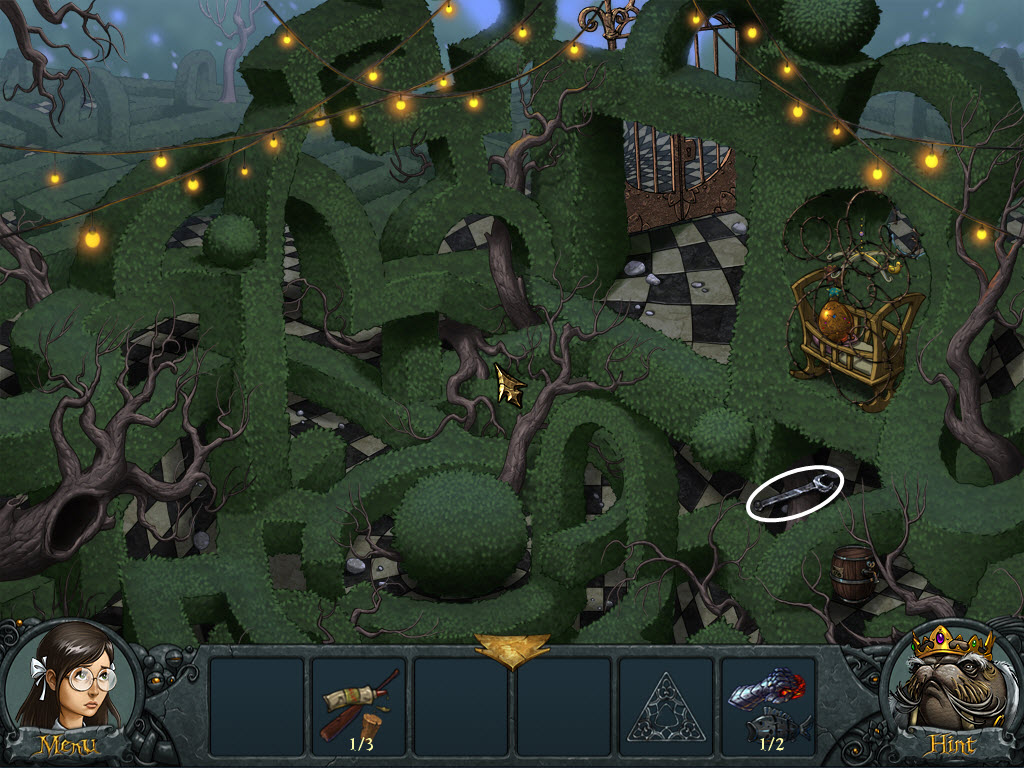The height and width of the screenshot is (768, 1024).
Task: Collapse the inventory with the gold arrow
Action: [x=511, y=650]
